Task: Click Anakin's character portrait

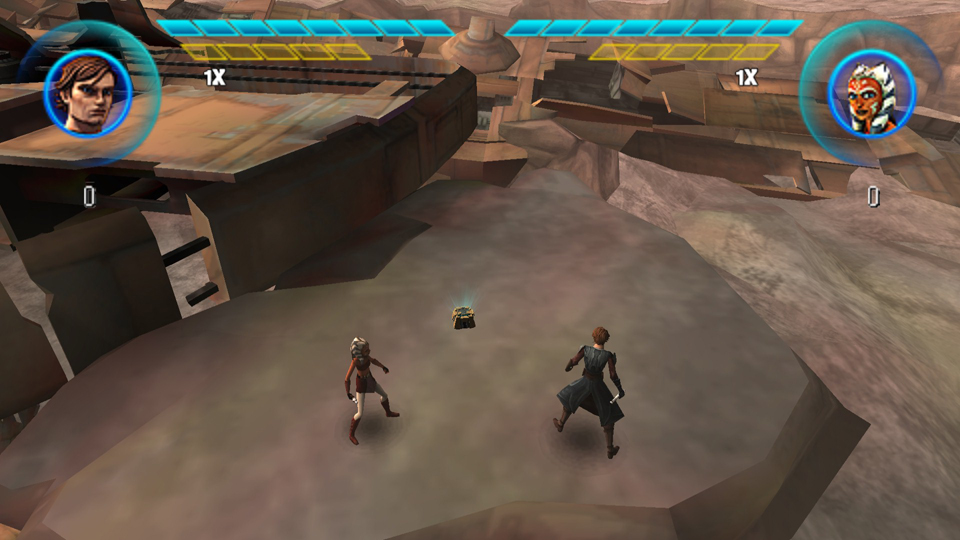Action: click(x=88, y=92)
